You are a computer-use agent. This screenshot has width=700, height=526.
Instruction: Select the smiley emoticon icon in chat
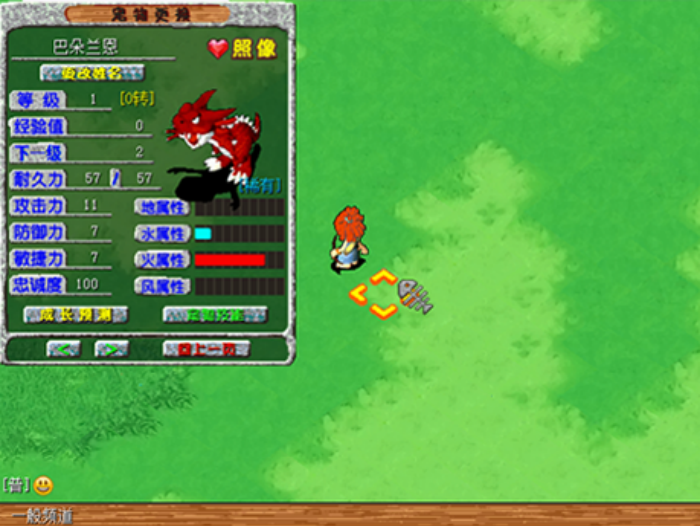pos(43,486)
